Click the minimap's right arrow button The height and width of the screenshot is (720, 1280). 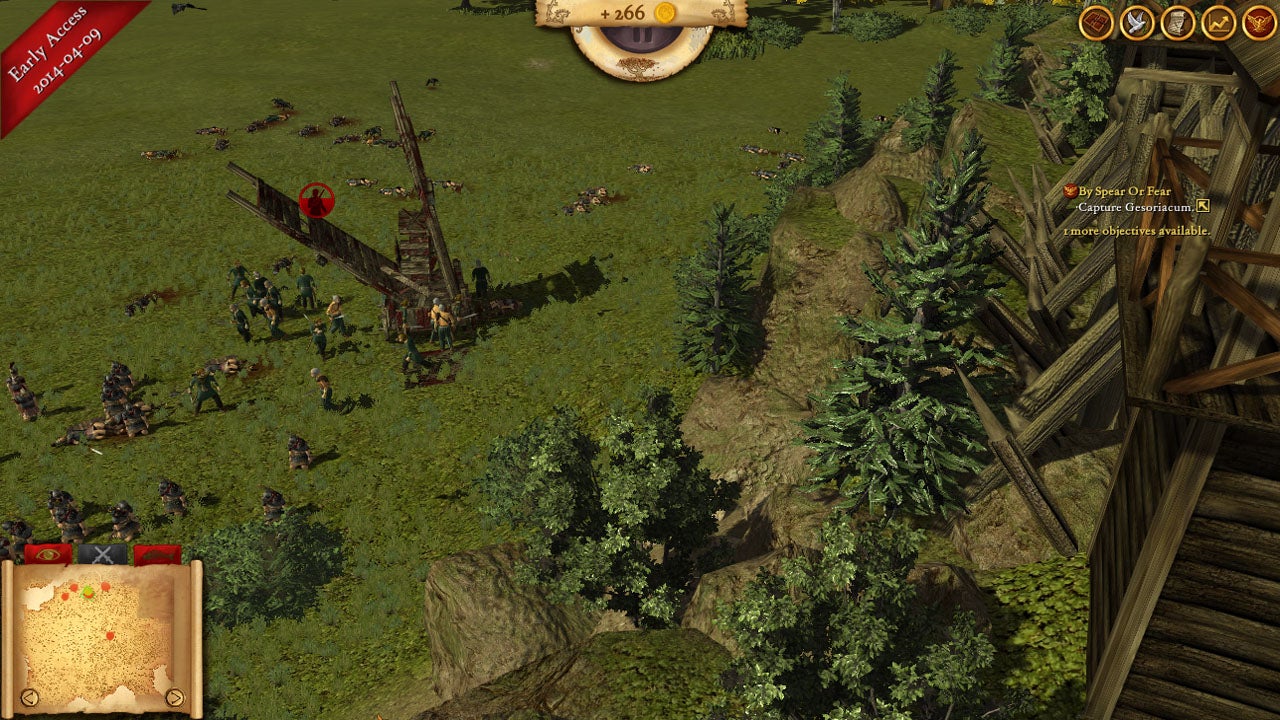[x=174, y=697]
